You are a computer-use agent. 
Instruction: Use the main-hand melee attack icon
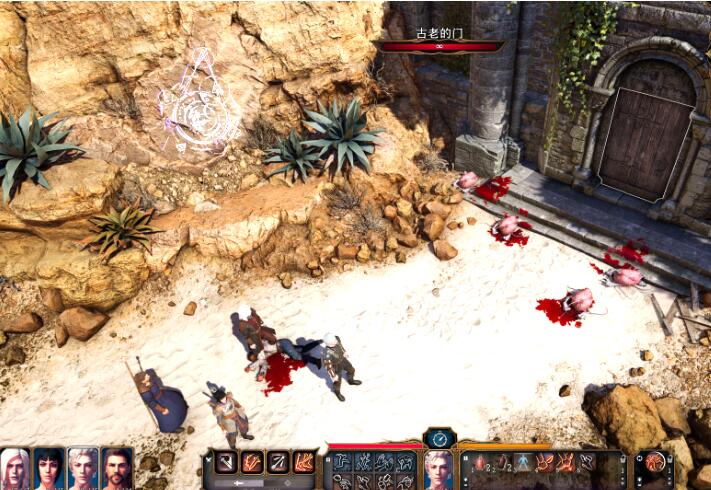point(226,462)
